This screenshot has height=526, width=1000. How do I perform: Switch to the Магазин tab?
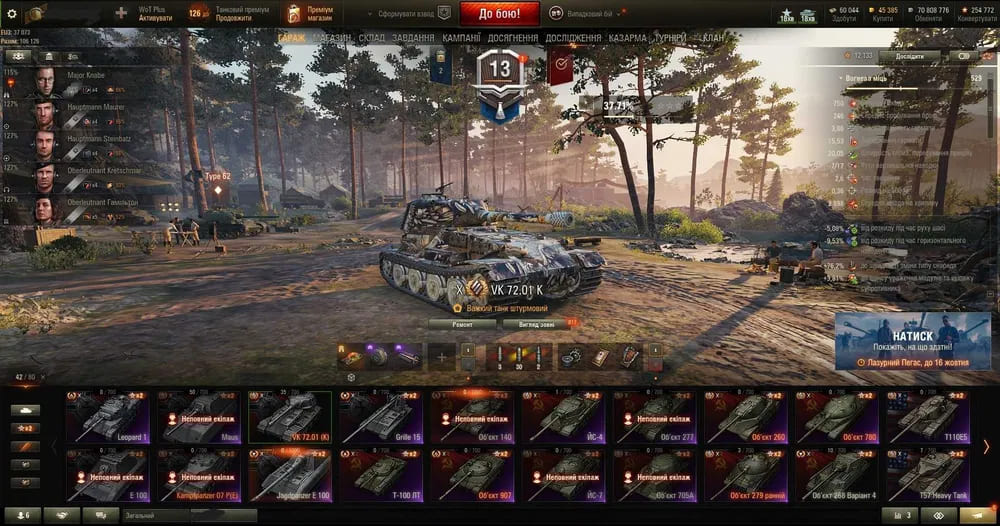[331, 38]
